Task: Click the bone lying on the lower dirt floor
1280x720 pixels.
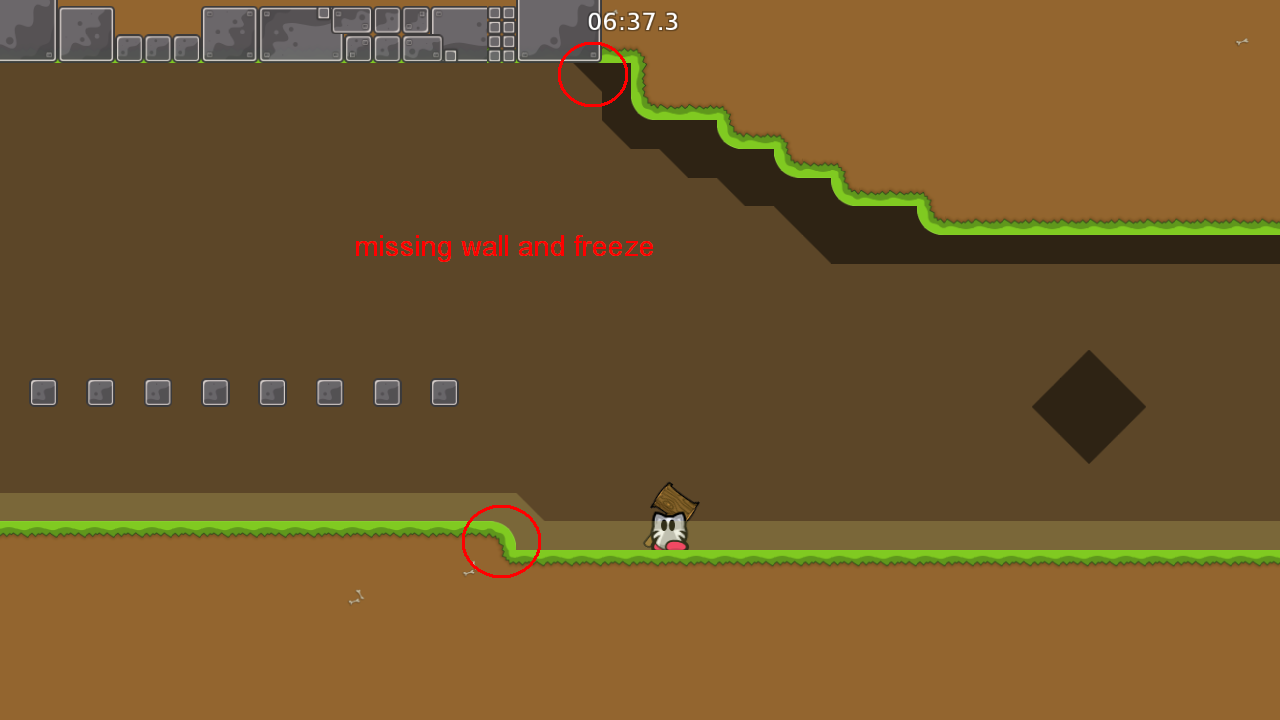Action: (x=355, y=597)
